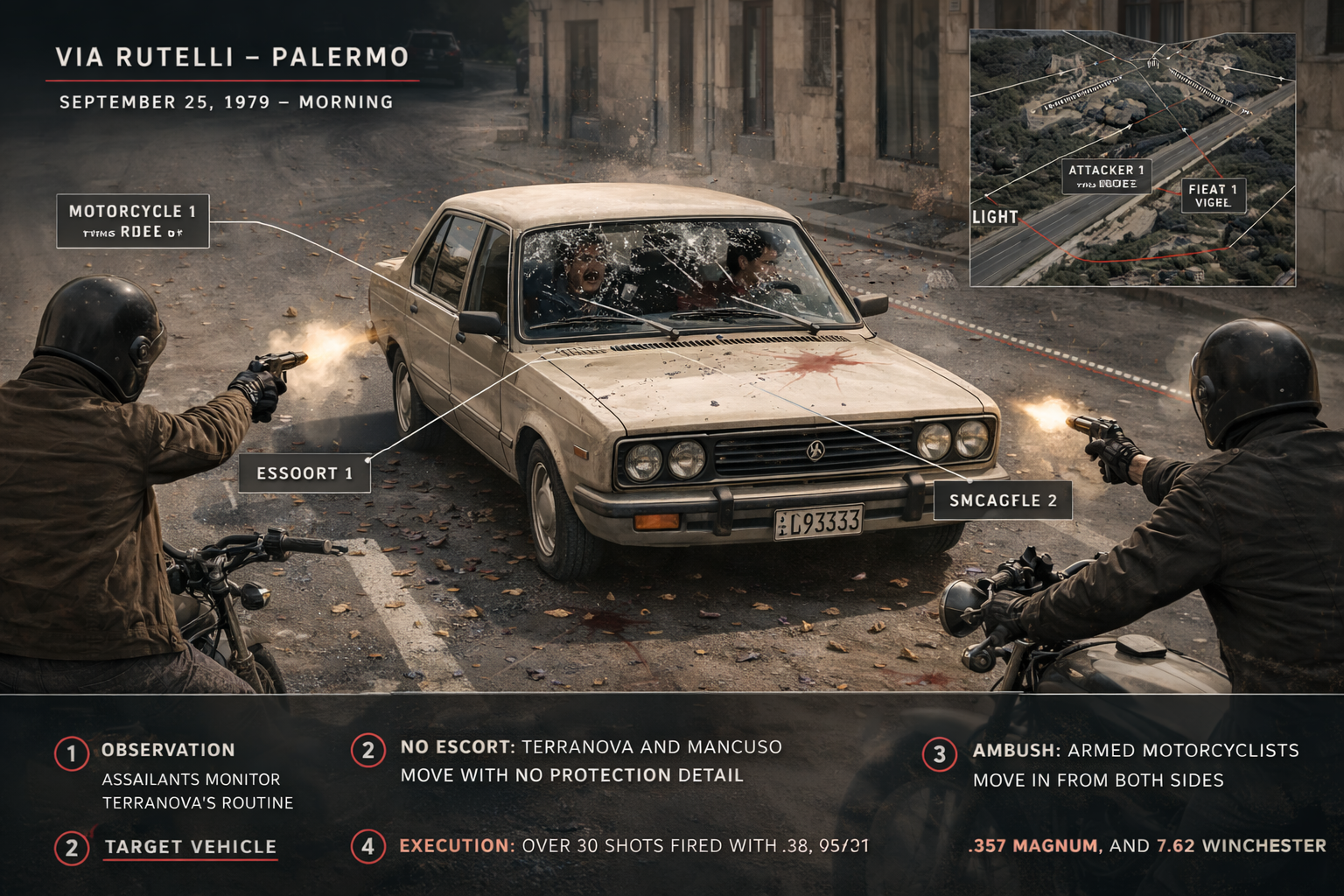Click the Fieat 1 marker on the map

[1213, 195]
